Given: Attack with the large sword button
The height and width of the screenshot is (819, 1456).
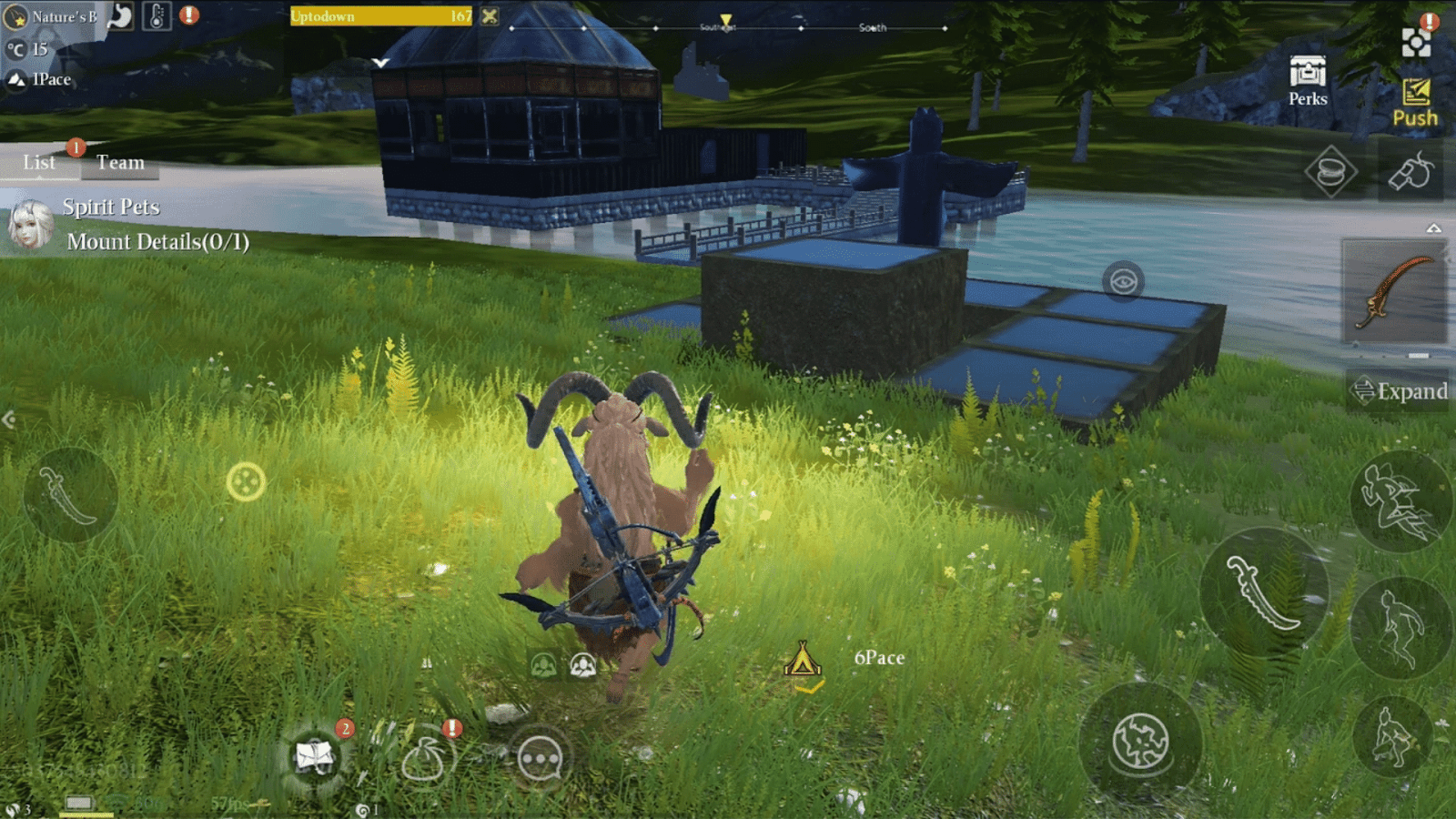Looking at the screenshot, I should [x=1264, y=593].
